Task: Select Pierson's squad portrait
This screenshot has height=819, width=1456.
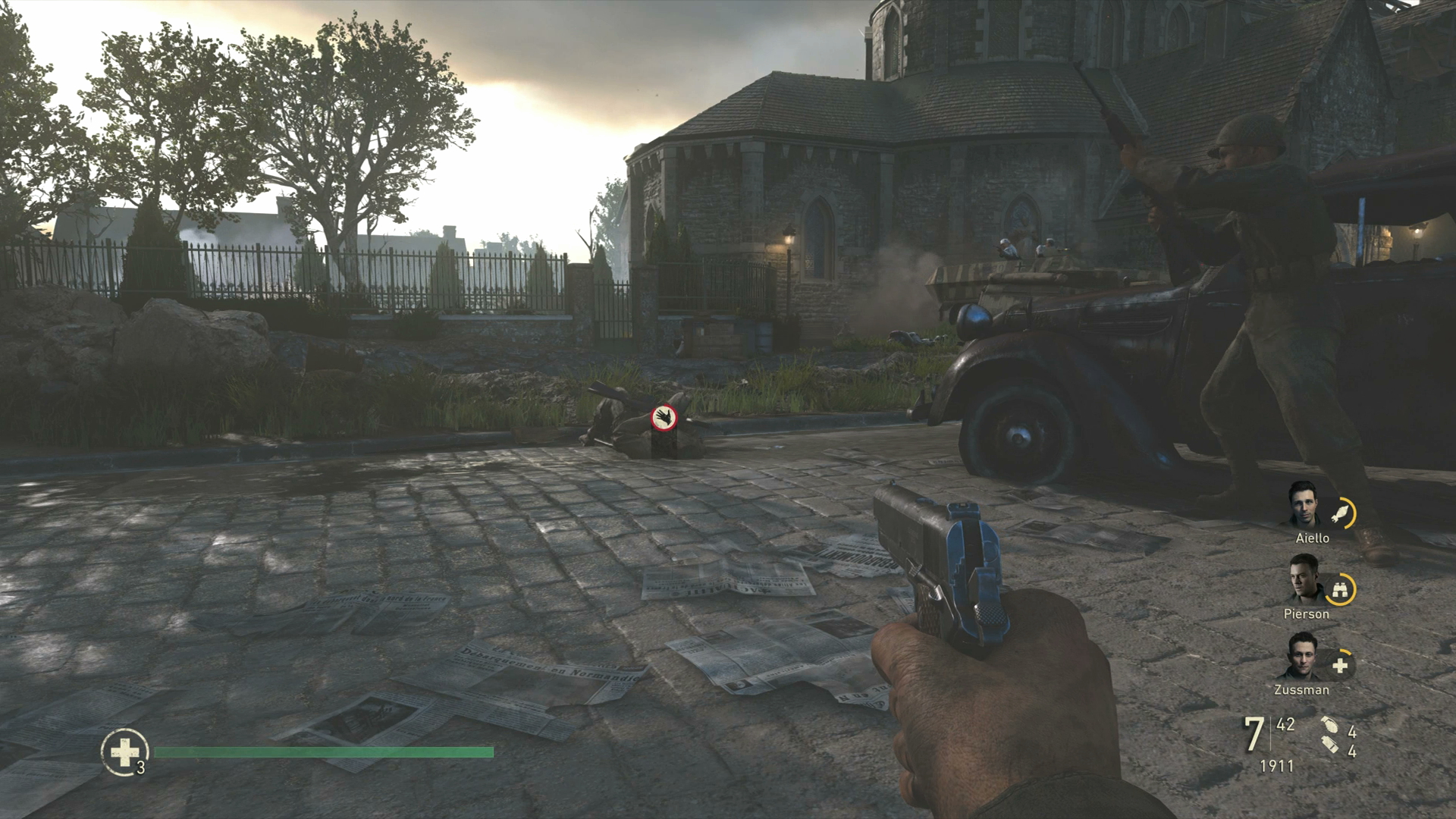Action: (x=1305, y=580)
